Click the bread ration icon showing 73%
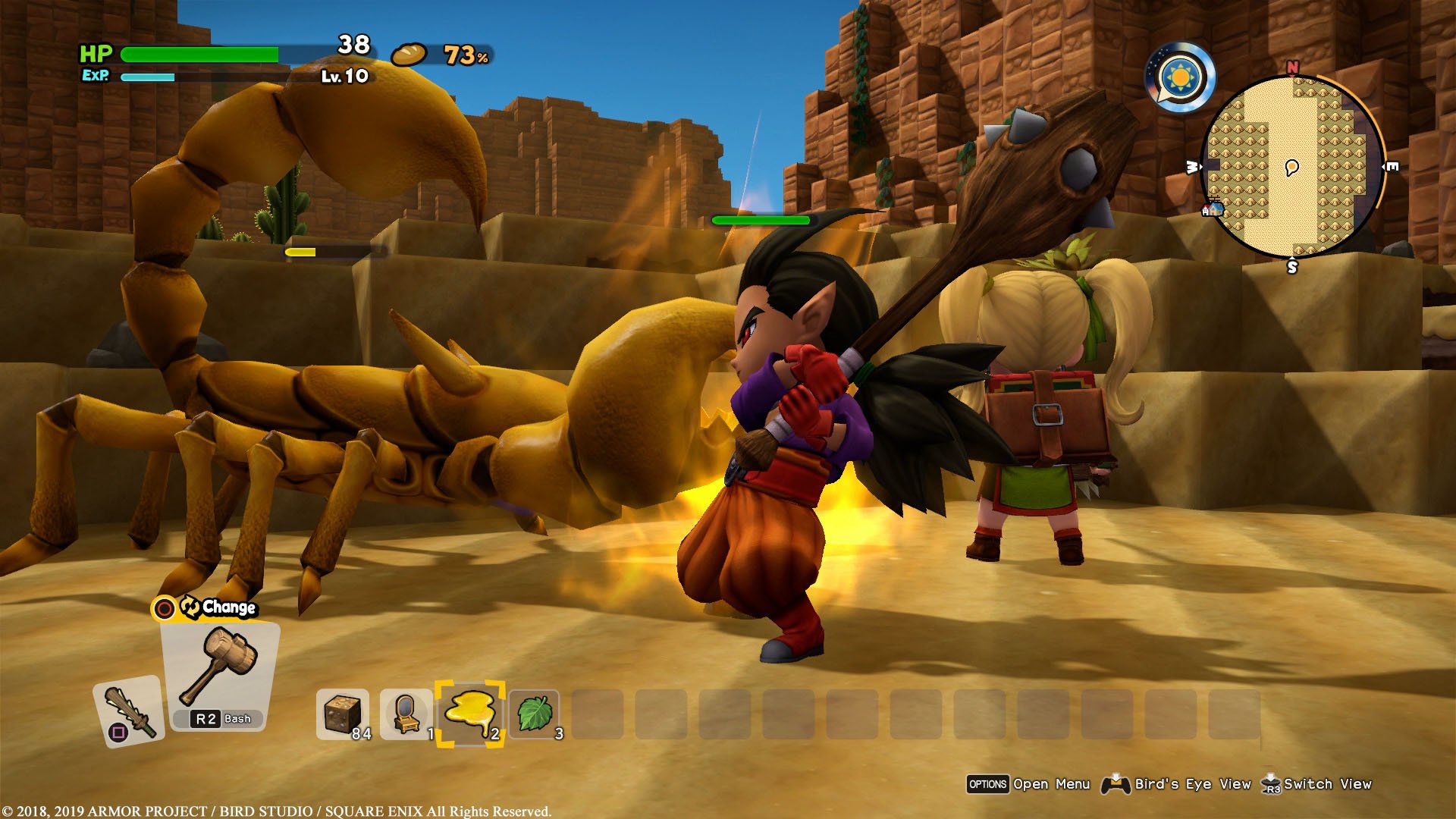 point(408,55)
